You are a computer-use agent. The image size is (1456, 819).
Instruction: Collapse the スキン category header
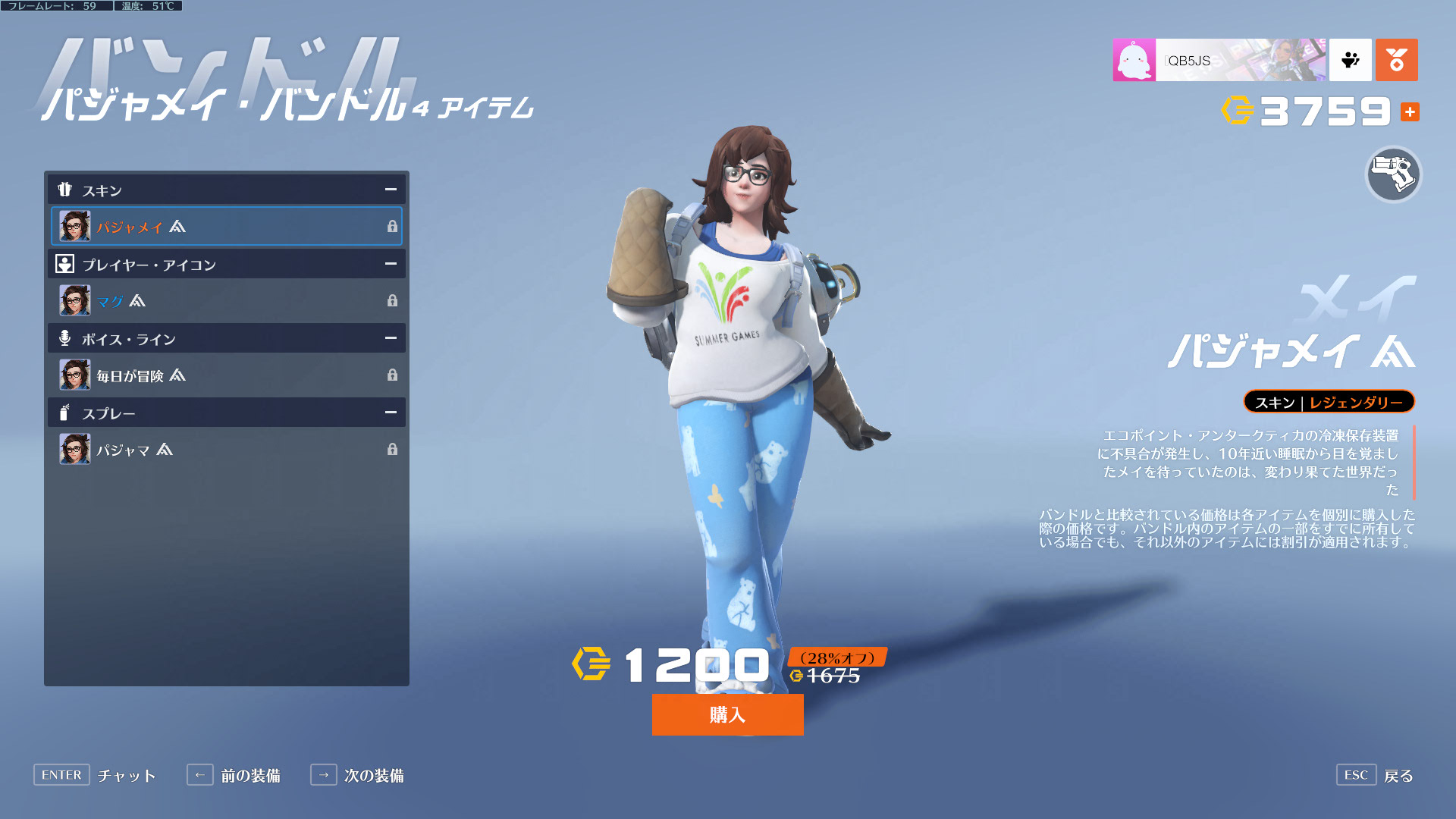point(391,190)
